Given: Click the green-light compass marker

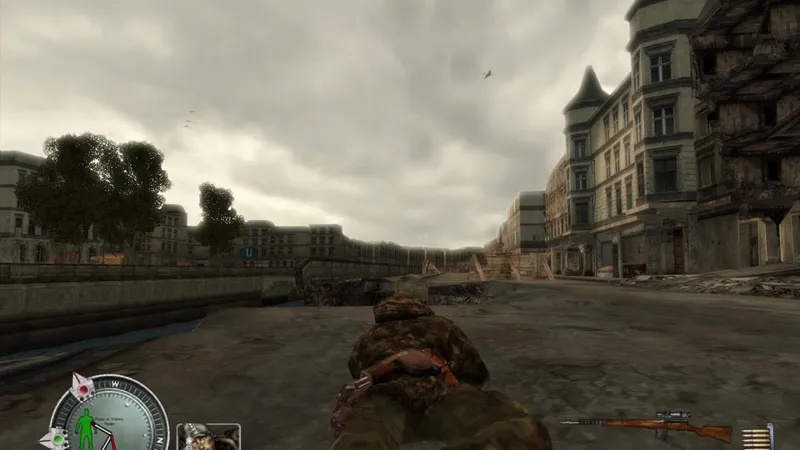Looking at the screenshot, I should pos(55,437).
